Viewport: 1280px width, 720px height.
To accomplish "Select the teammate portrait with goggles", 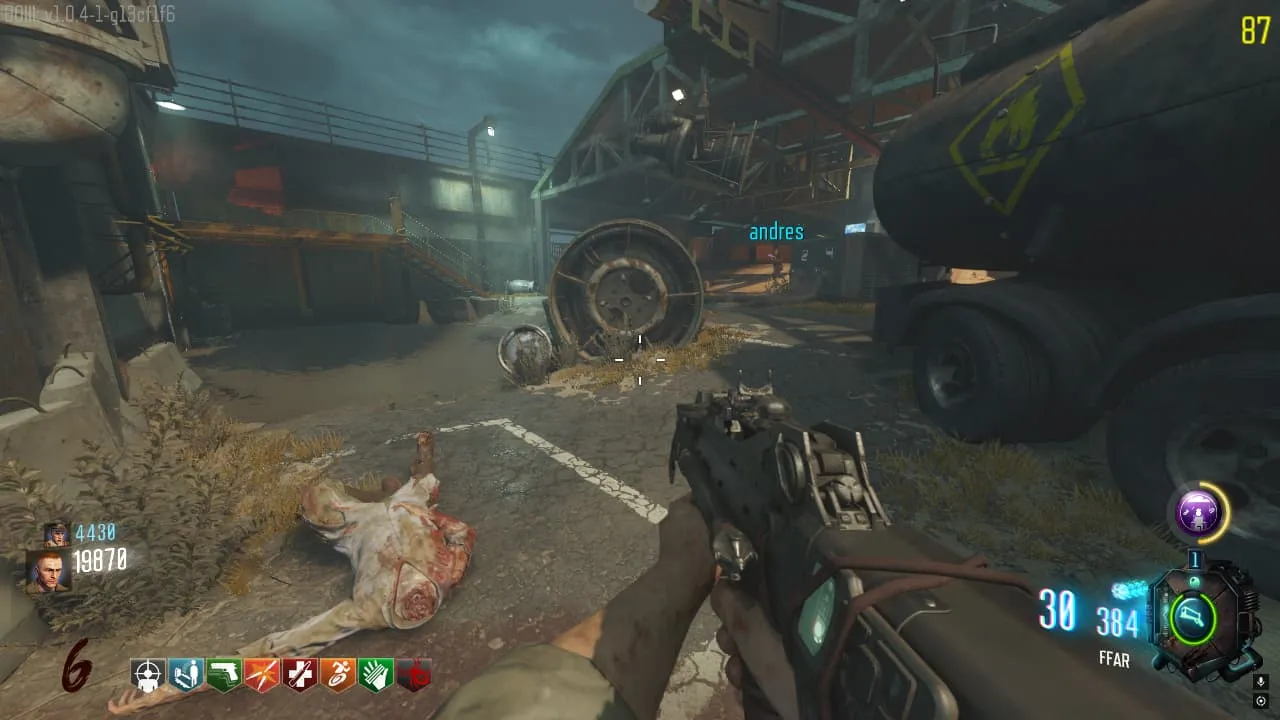I will [x=55, y=533].
